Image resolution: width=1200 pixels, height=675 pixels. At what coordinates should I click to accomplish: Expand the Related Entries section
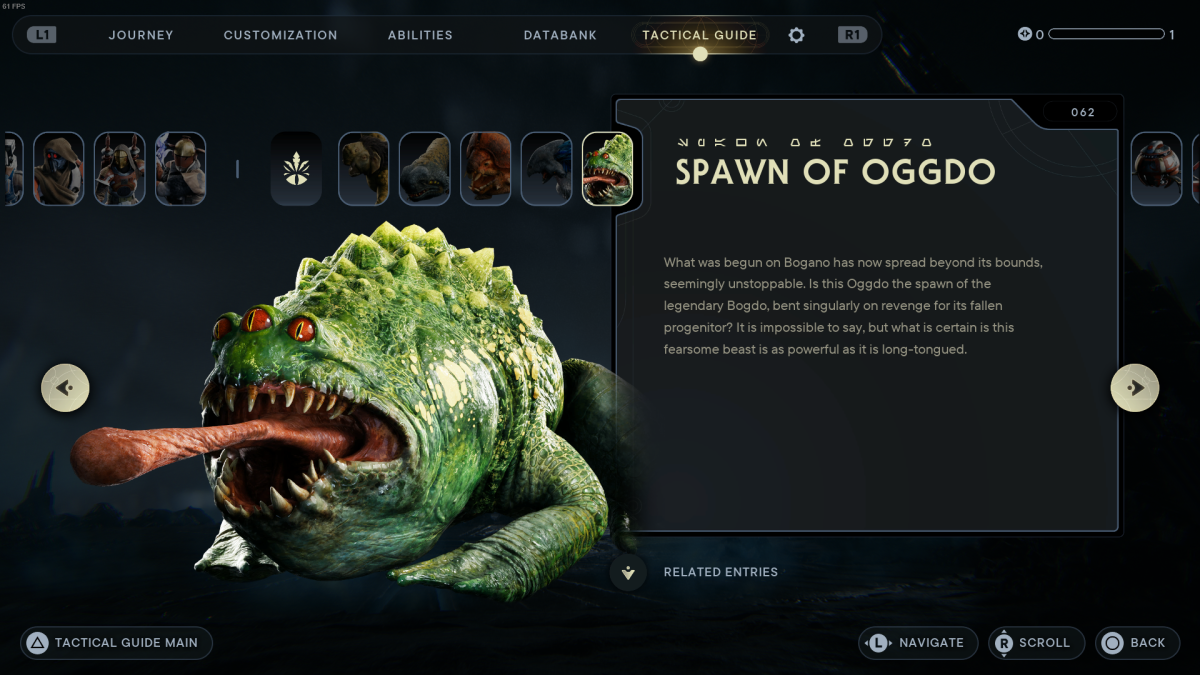click(628, 573)
